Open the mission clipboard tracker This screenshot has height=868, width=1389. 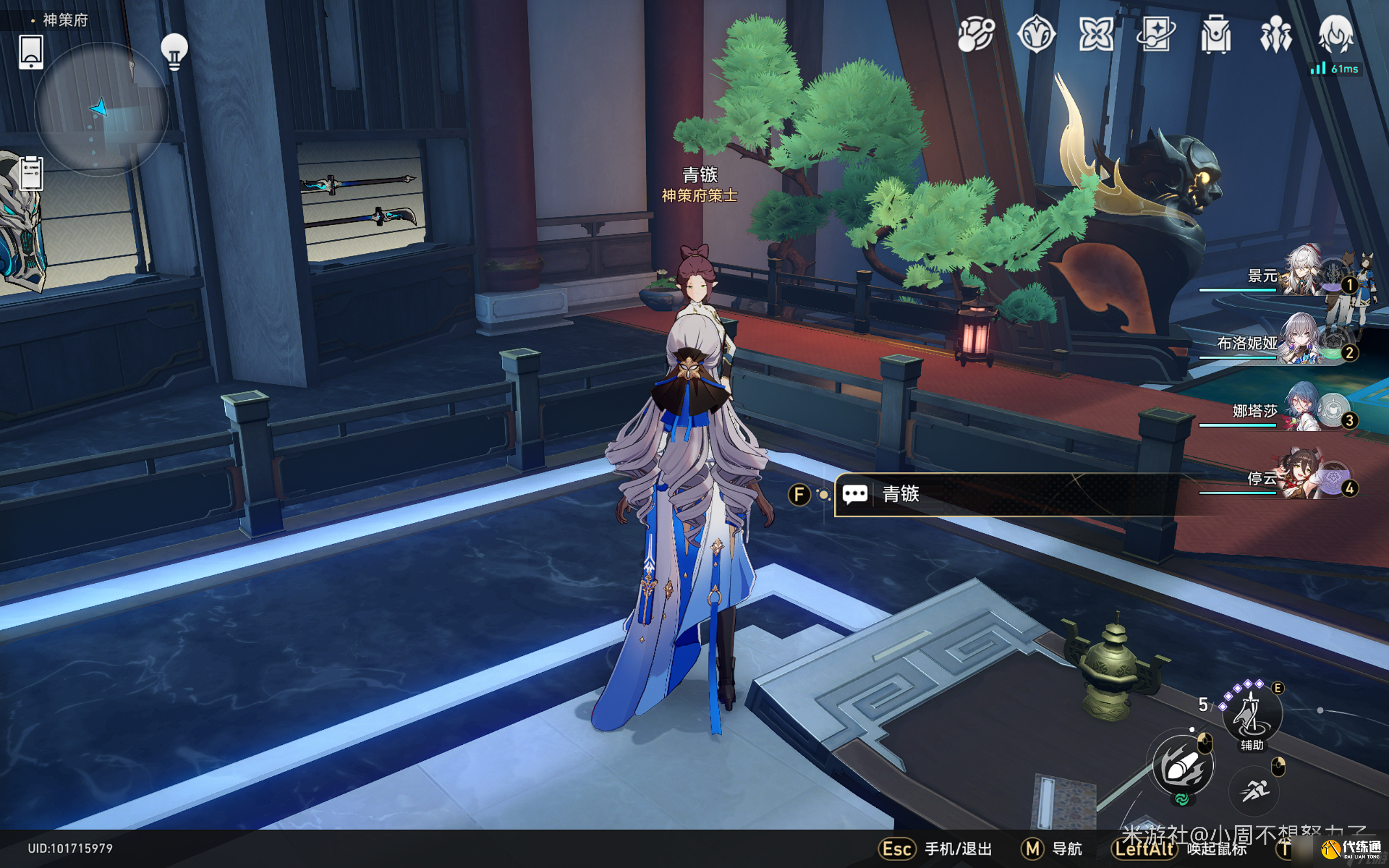click(31, 172)
